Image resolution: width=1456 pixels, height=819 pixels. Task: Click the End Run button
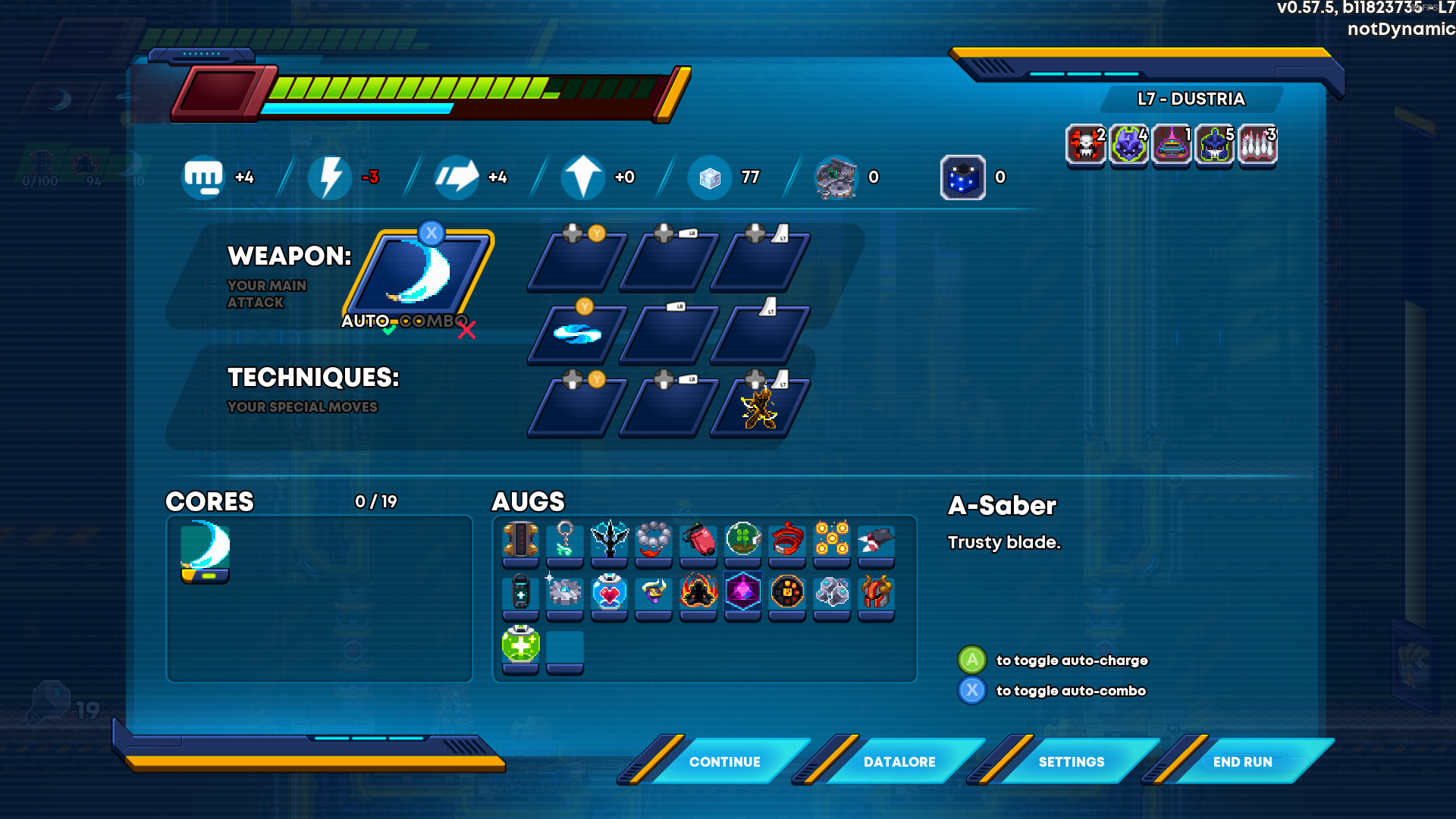(1242, 761)
